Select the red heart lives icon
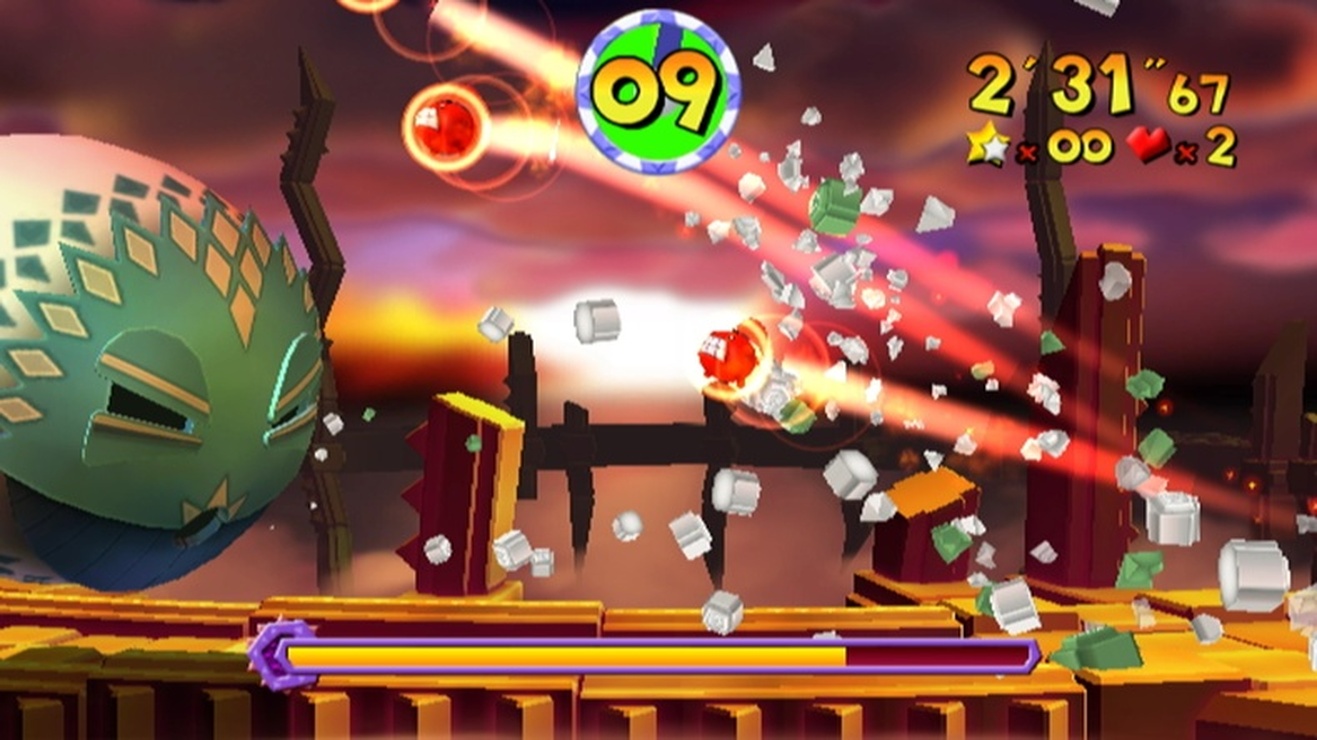1317x740 pixels. [1152, 145]
